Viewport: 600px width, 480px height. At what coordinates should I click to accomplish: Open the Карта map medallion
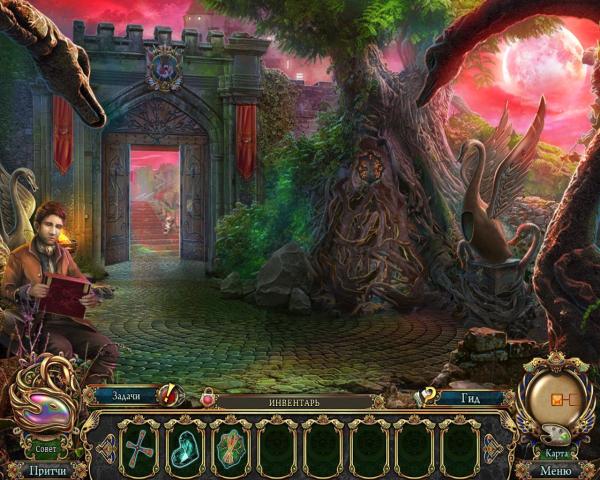(x=556, y=398)
